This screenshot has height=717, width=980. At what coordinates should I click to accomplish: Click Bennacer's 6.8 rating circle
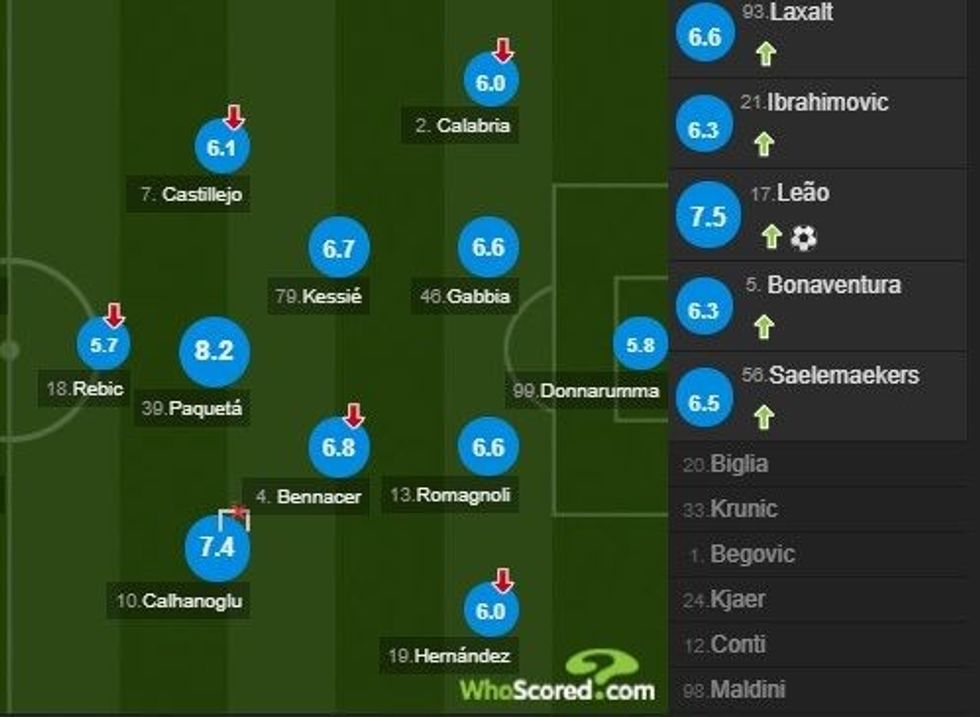pyautogui.click(x=339, y=446)
